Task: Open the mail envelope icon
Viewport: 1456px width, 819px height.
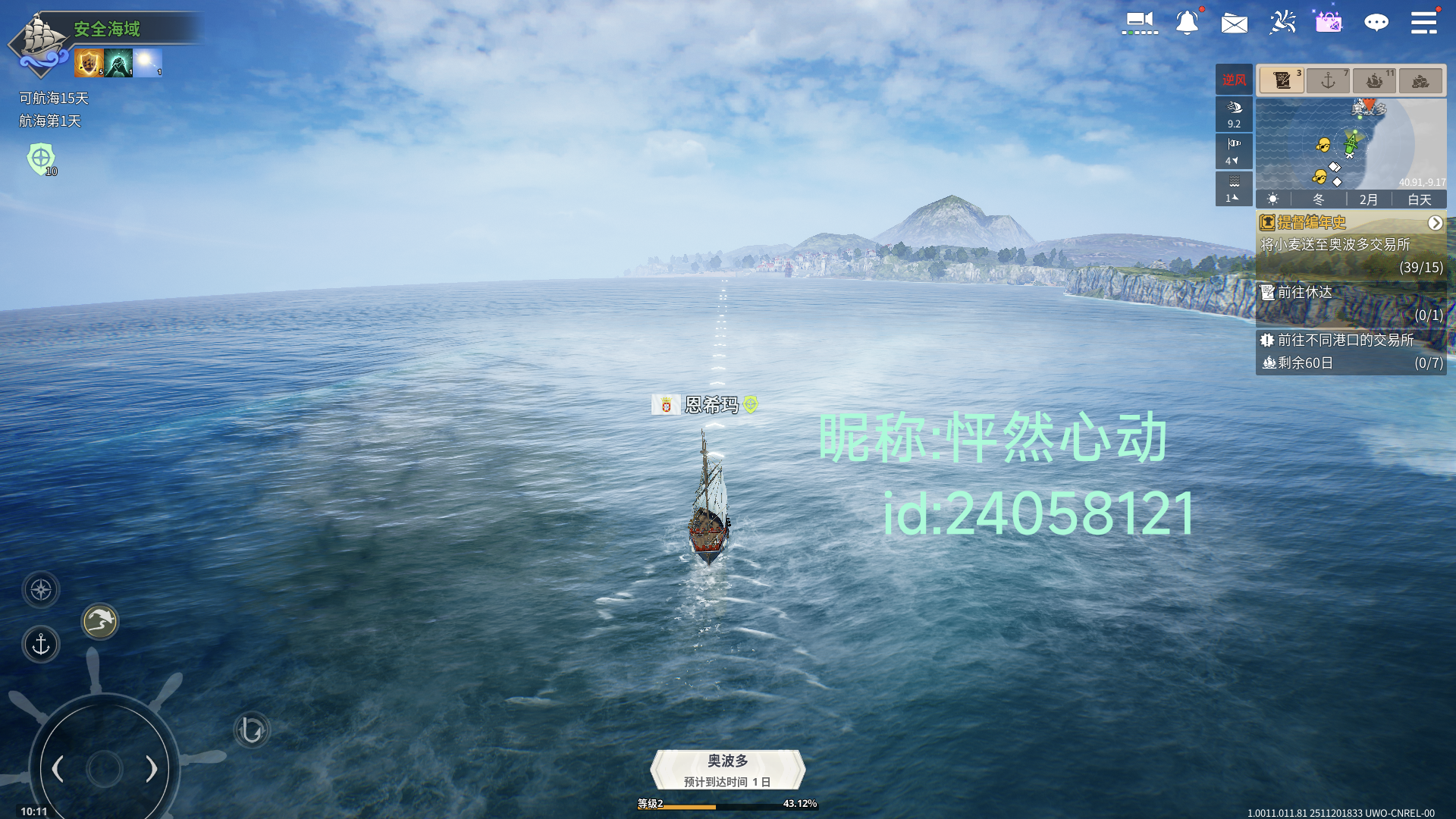Action: (1235, 24)
